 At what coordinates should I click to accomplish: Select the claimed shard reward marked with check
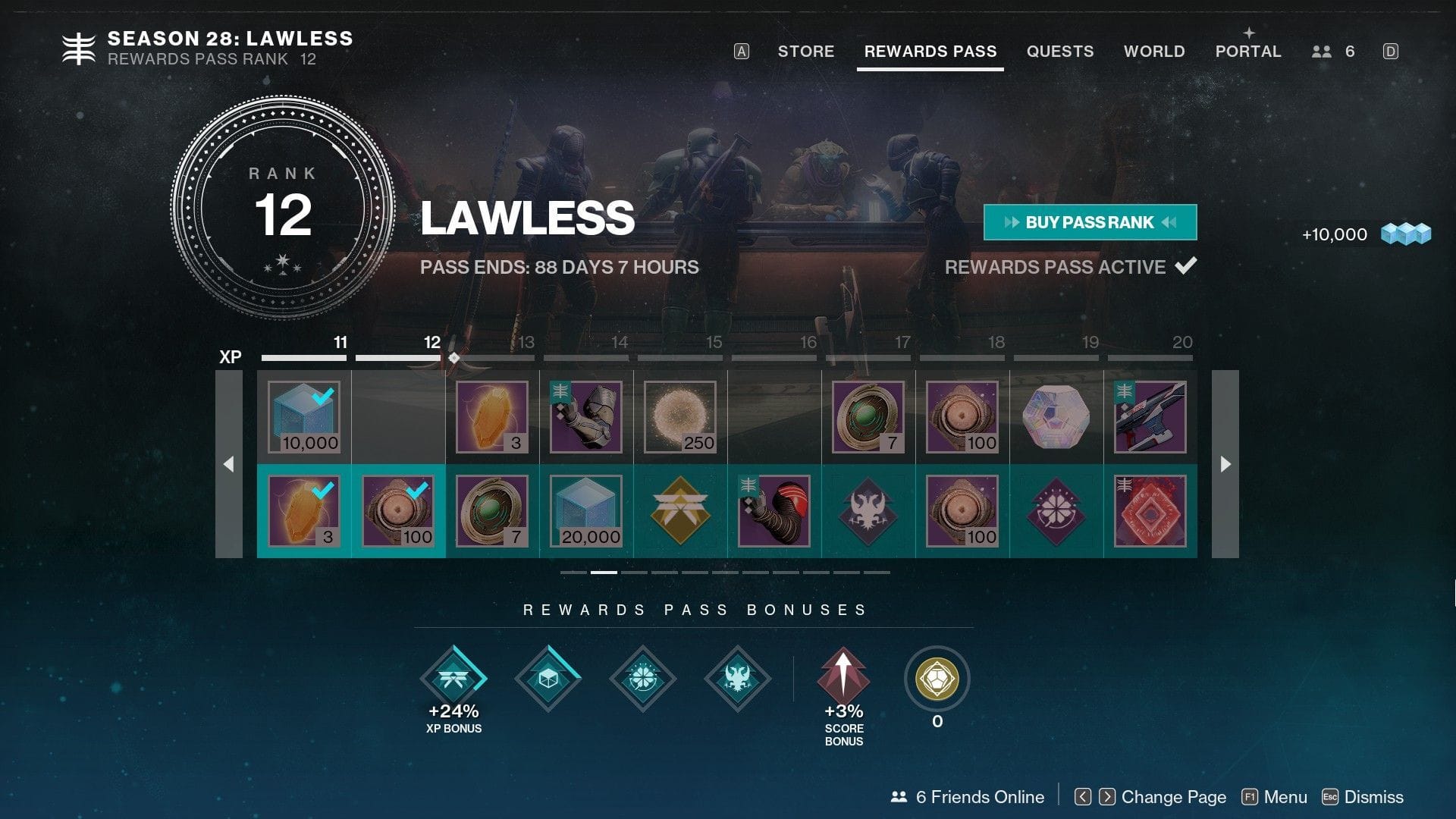click(x=303, y=510)
